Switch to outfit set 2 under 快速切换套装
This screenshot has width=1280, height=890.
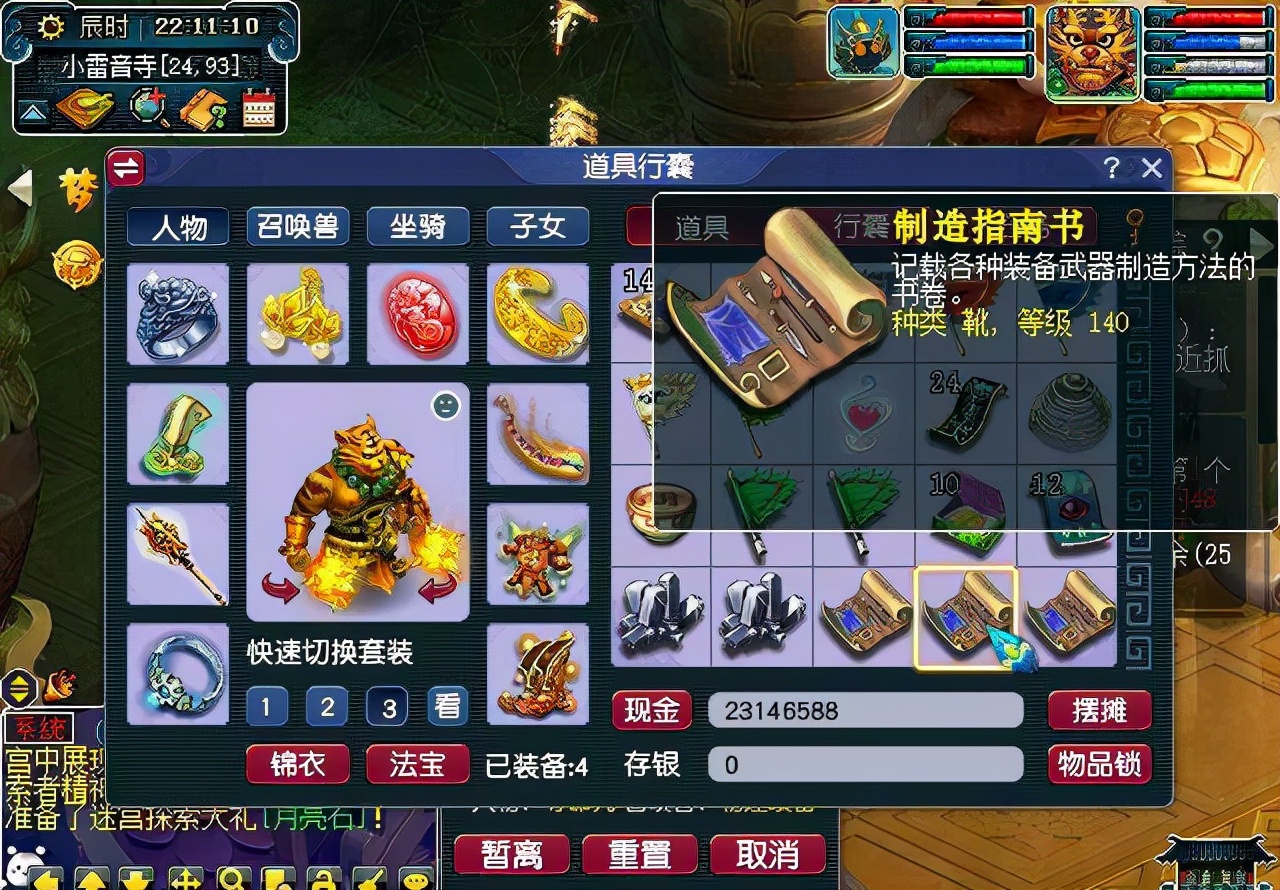pyautogui.click(x=326, y=706)
